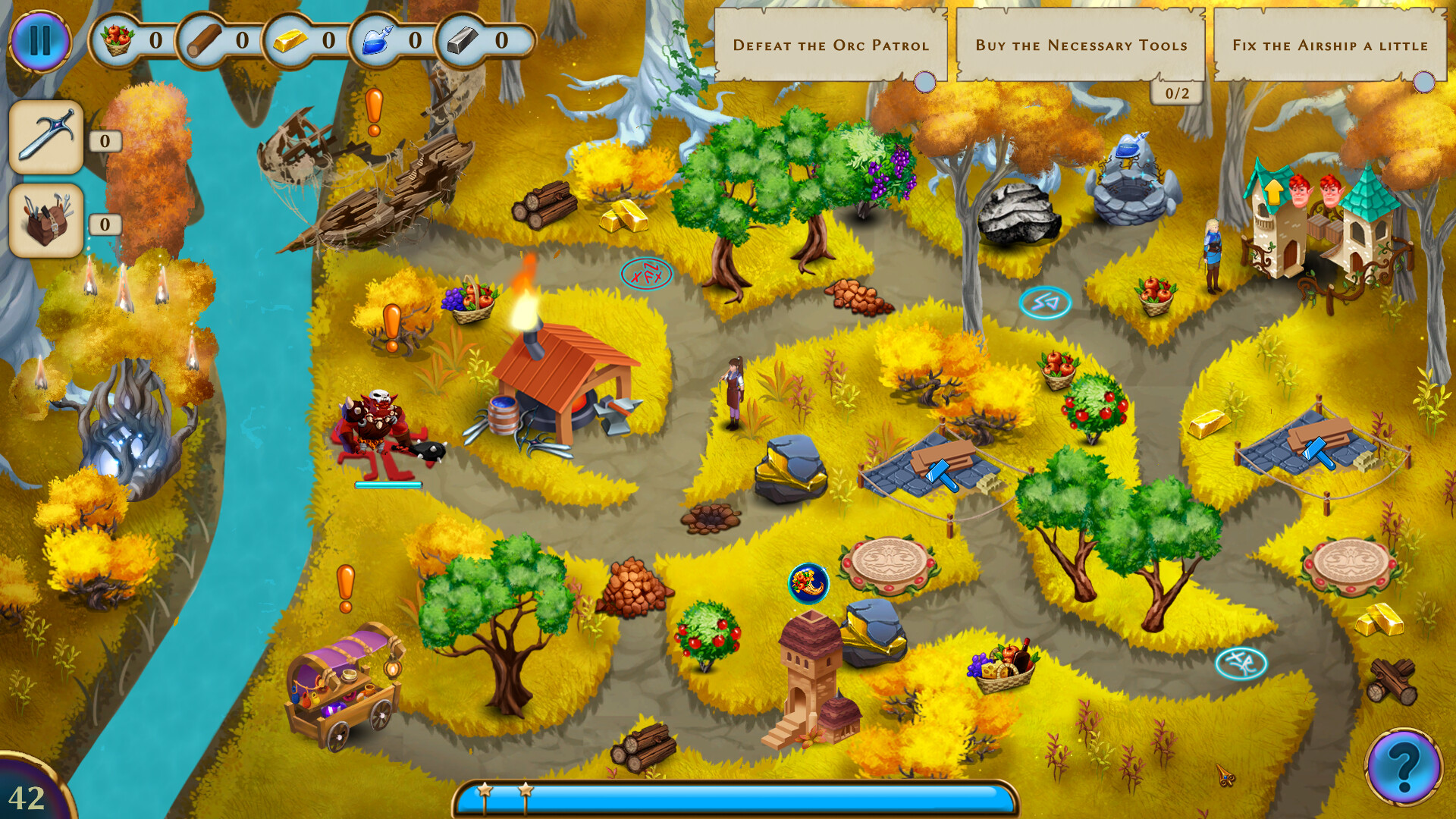The image size is (1456, 819).
Task: Open the Defeat the Orc Patrol objective
Action: [832, 45]
